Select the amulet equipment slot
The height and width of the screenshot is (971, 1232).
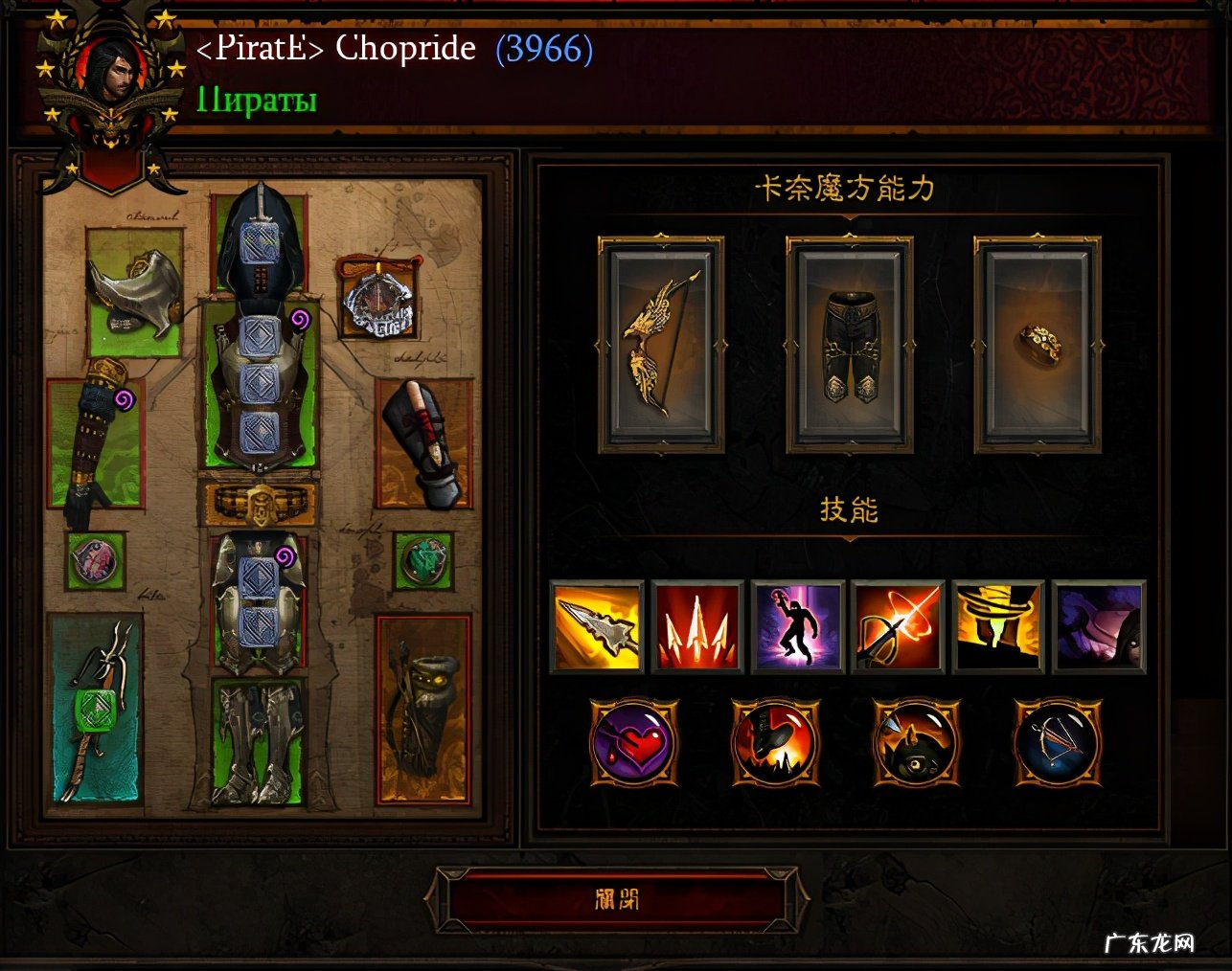point(379,297)
